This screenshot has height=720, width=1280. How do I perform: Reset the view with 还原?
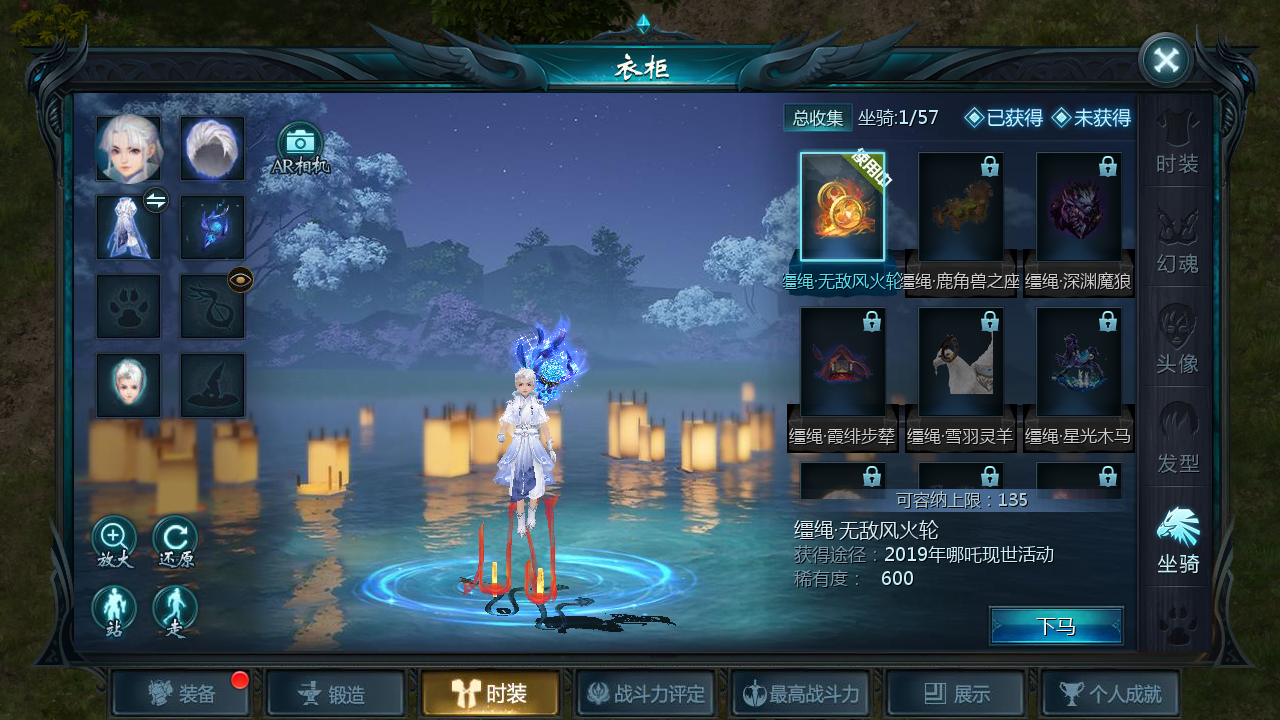[175, 540]
